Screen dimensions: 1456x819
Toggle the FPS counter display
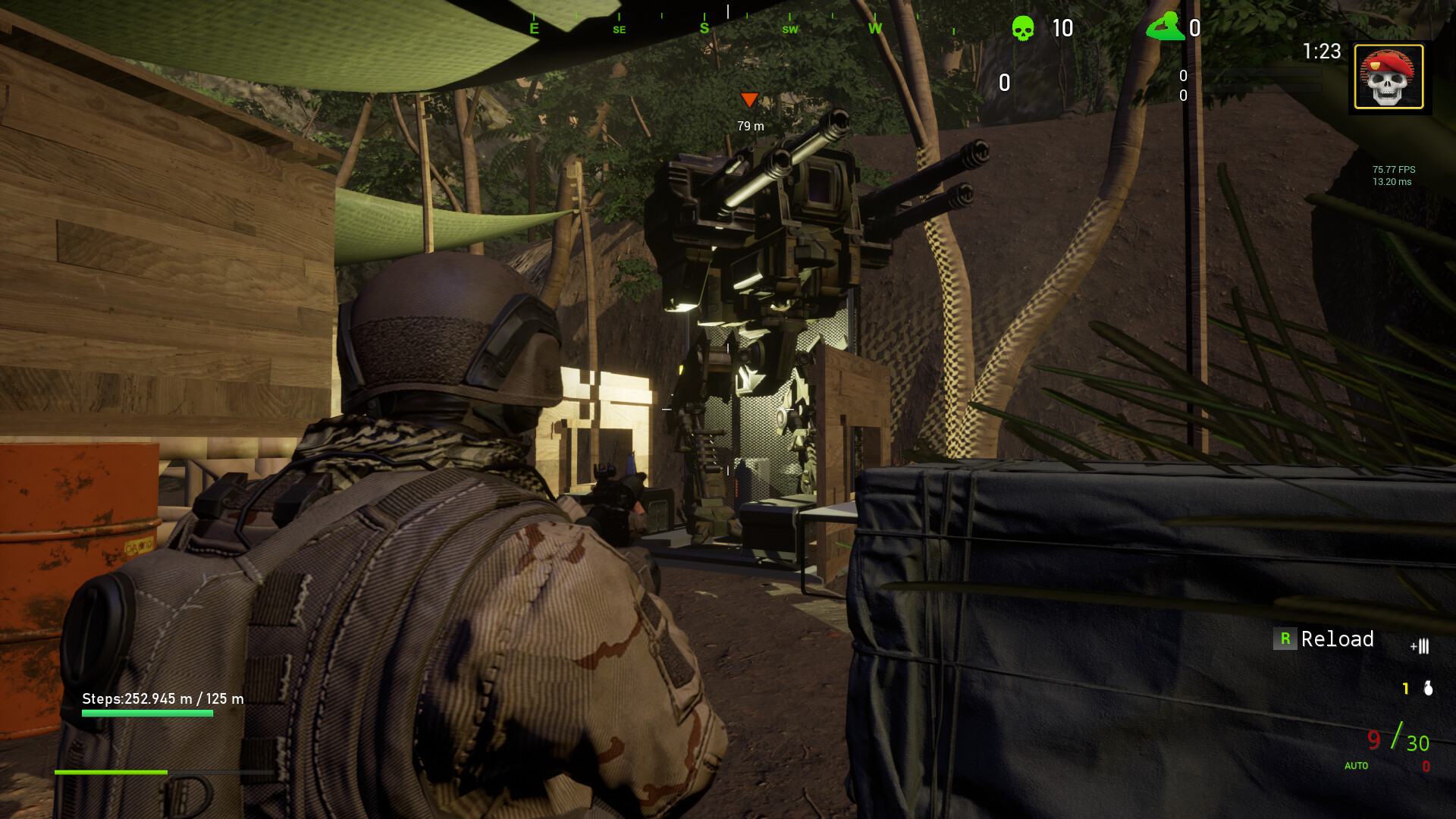click(1392, 175)
